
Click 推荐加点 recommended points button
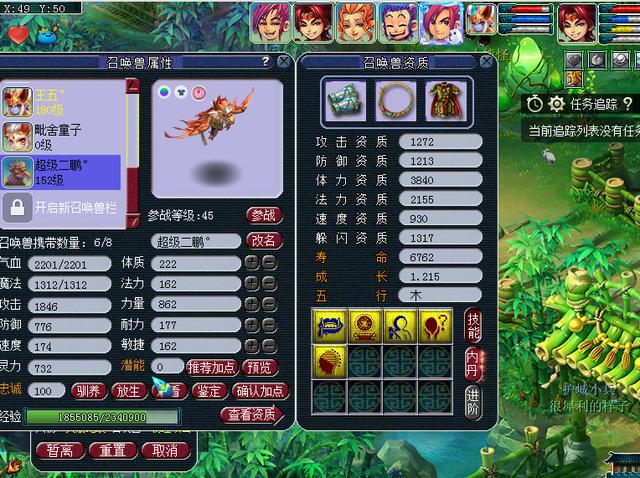[213, 367]
